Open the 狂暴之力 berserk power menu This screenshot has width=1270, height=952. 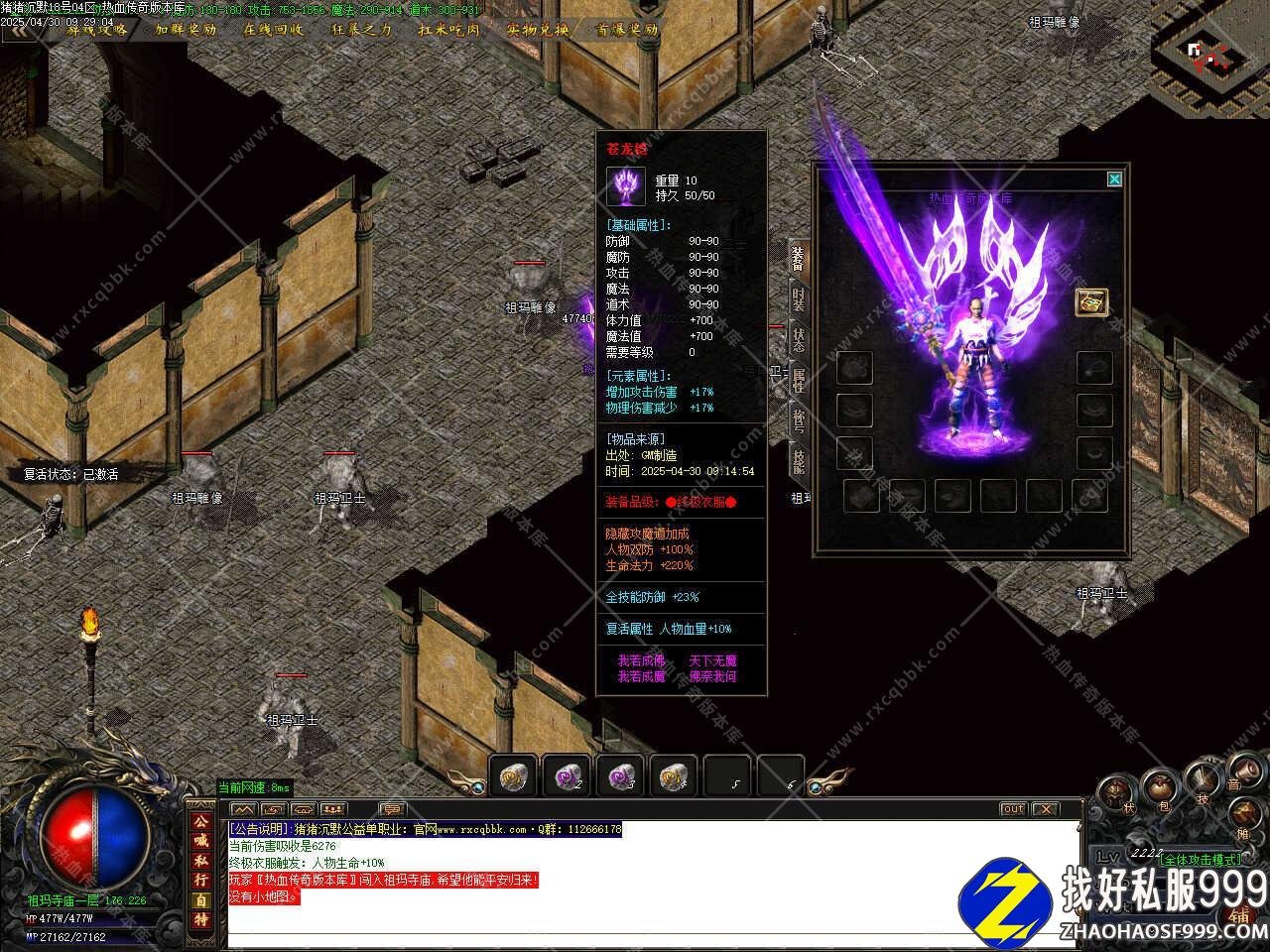pyautogui.click(x=362, y=29)
